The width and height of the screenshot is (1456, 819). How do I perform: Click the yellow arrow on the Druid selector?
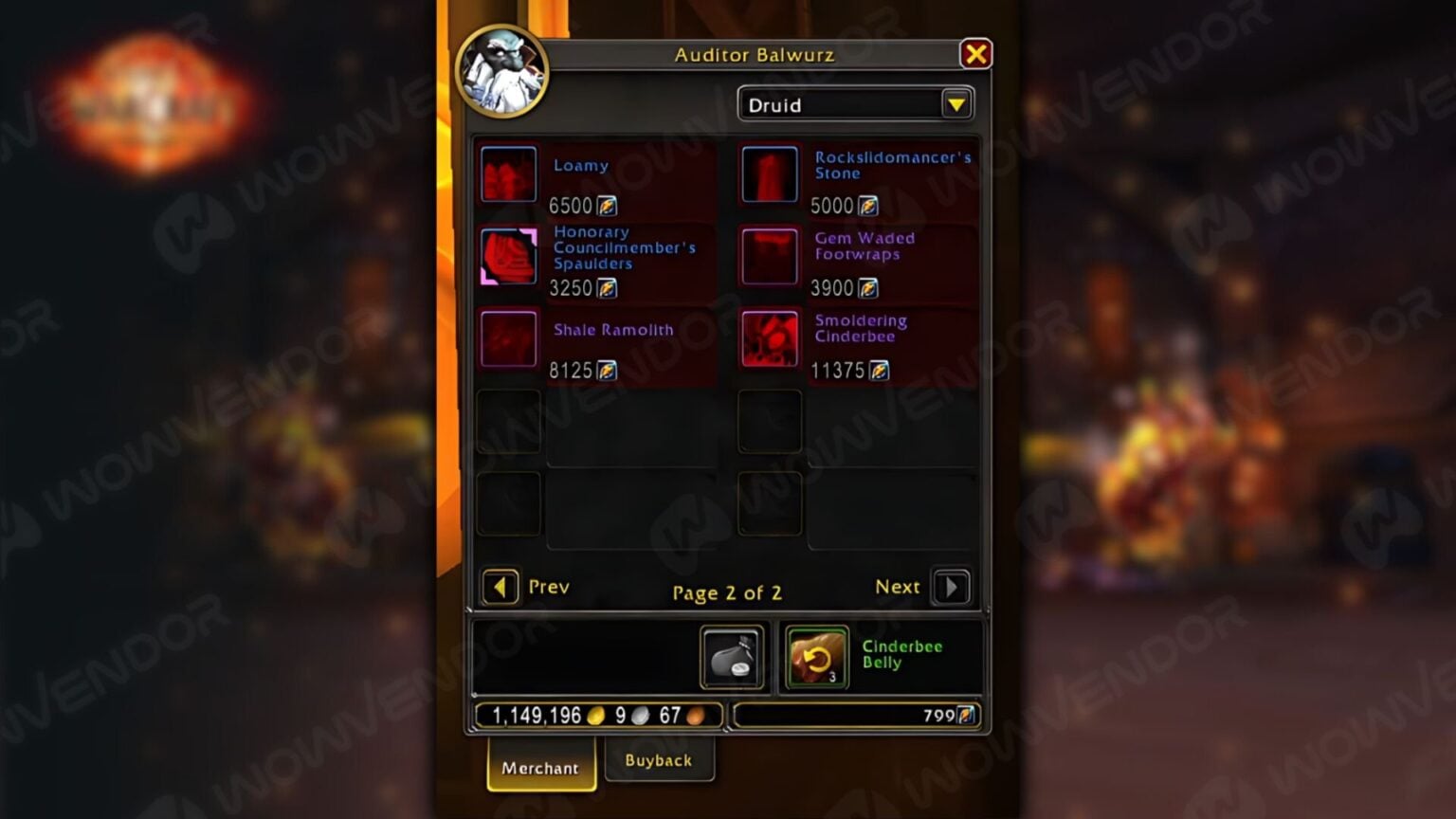click(957, 104)
